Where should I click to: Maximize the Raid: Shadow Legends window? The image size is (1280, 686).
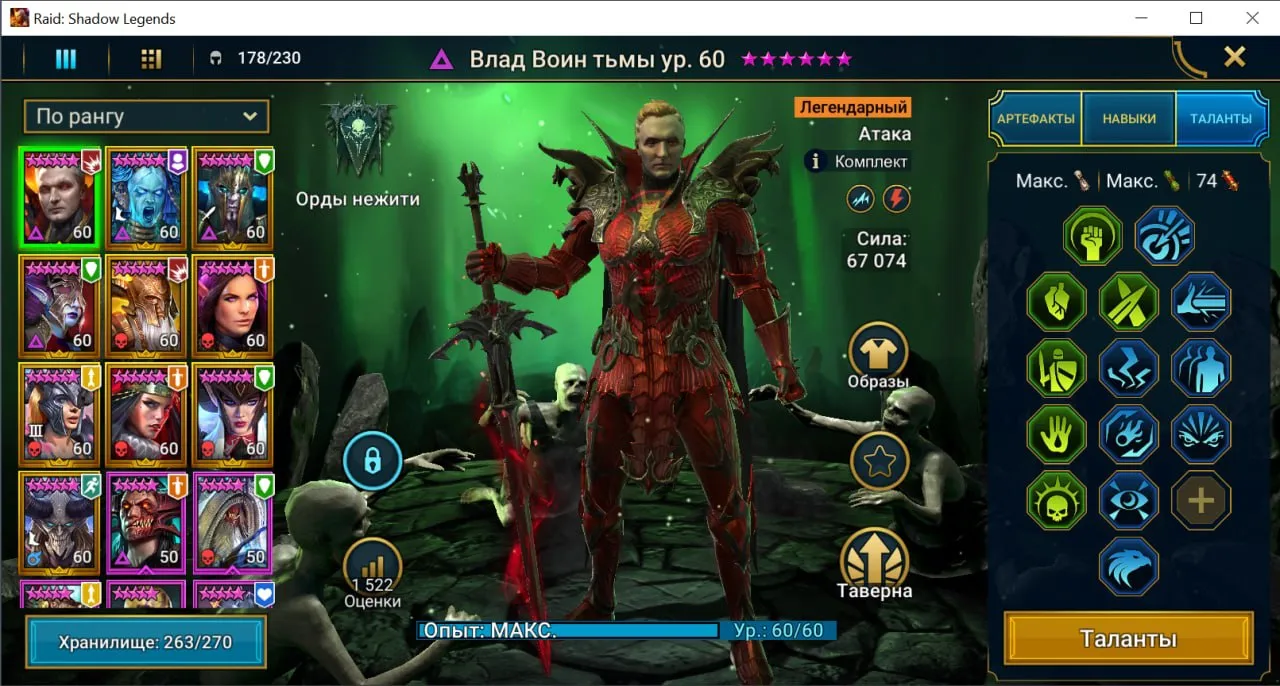click(1196, 18)
